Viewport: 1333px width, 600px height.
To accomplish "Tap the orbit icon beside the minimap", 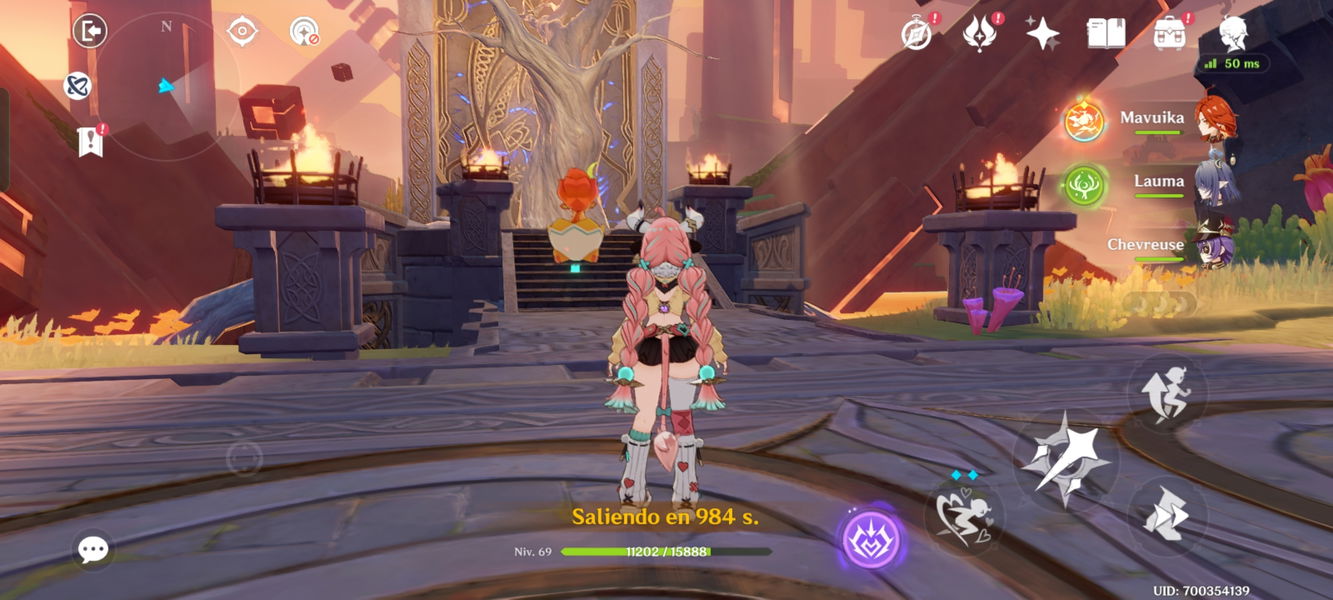I will click(77, 86).
